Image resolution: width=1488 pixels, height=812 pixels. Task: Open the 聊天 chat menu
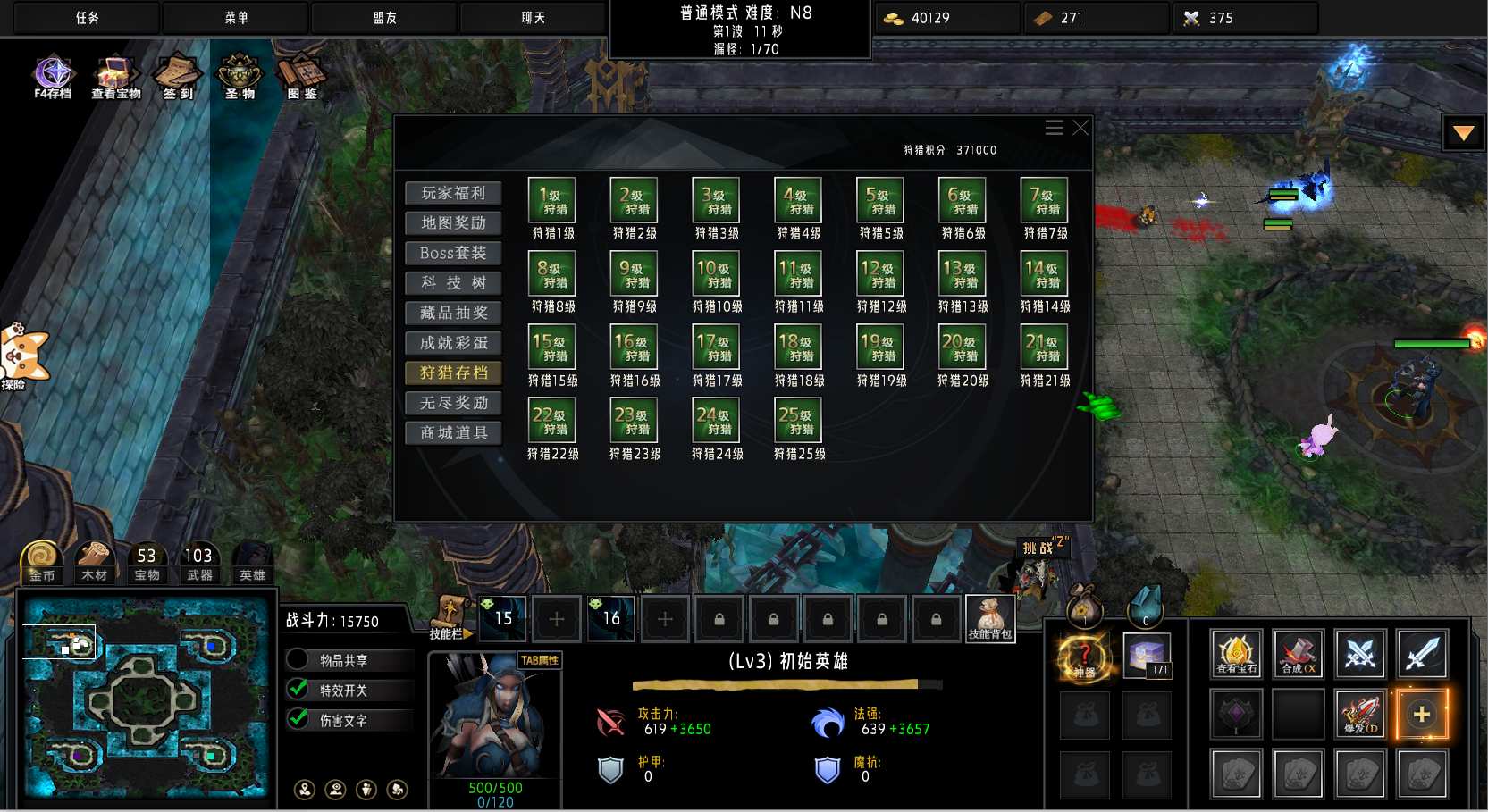pos(534,18)
